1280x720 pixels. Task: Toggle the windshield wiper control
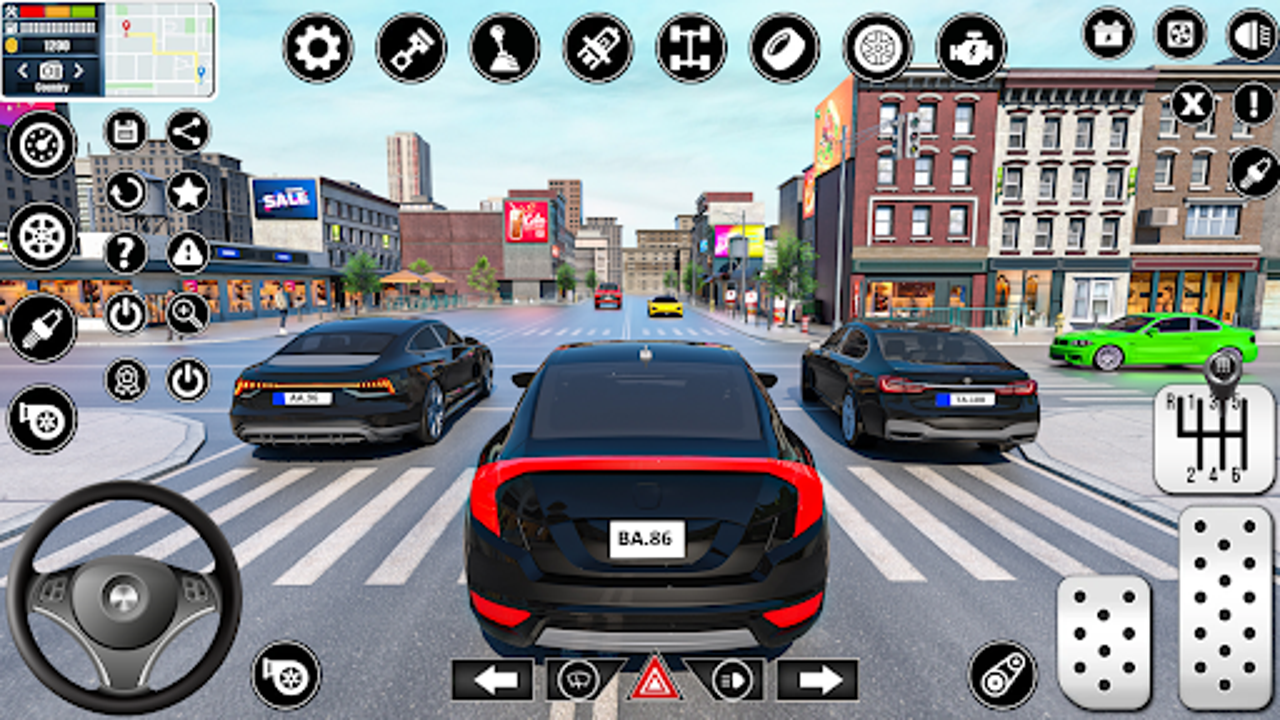(576, 681)
